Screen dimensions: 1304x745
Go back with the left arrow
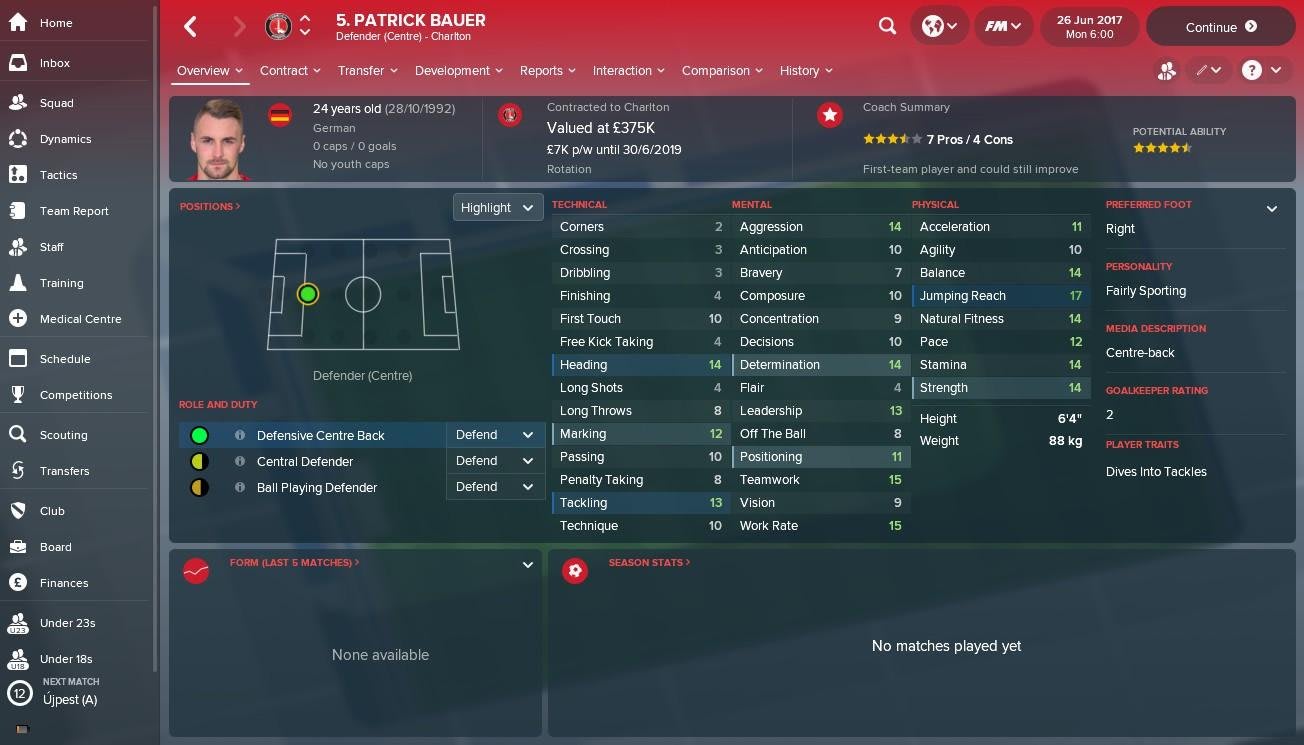[191, 27]
